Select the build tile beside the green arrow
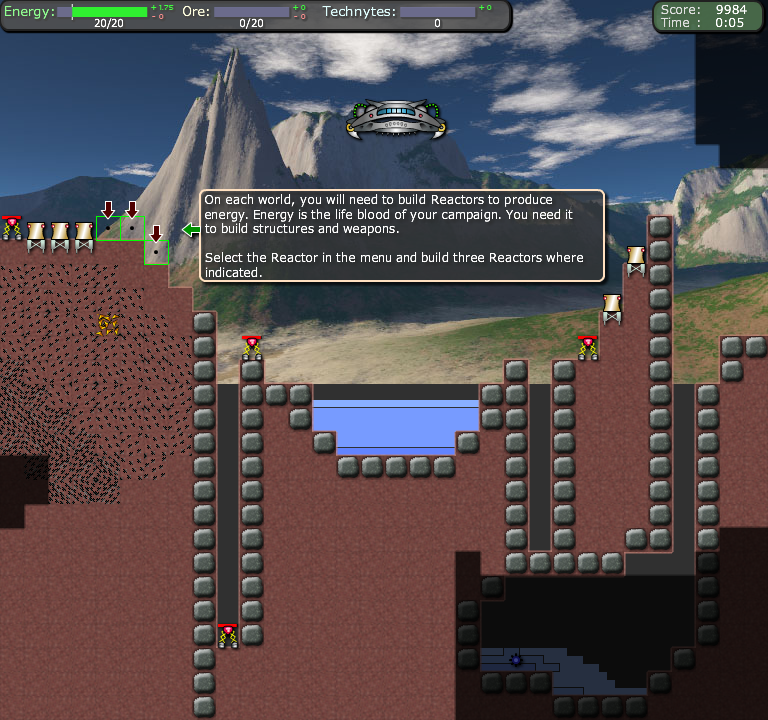The image size is (768, 720). [x=156, y=252]
